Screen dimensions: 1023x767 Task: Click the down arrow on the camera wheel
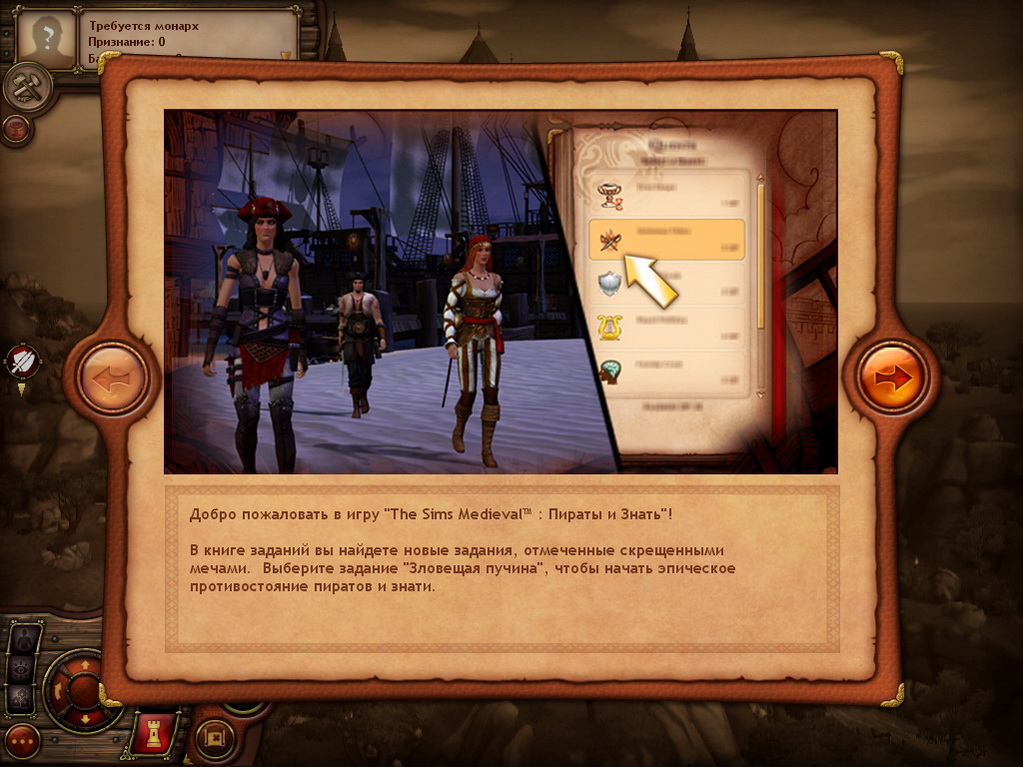pyautogui.click(x=84, y=718)
